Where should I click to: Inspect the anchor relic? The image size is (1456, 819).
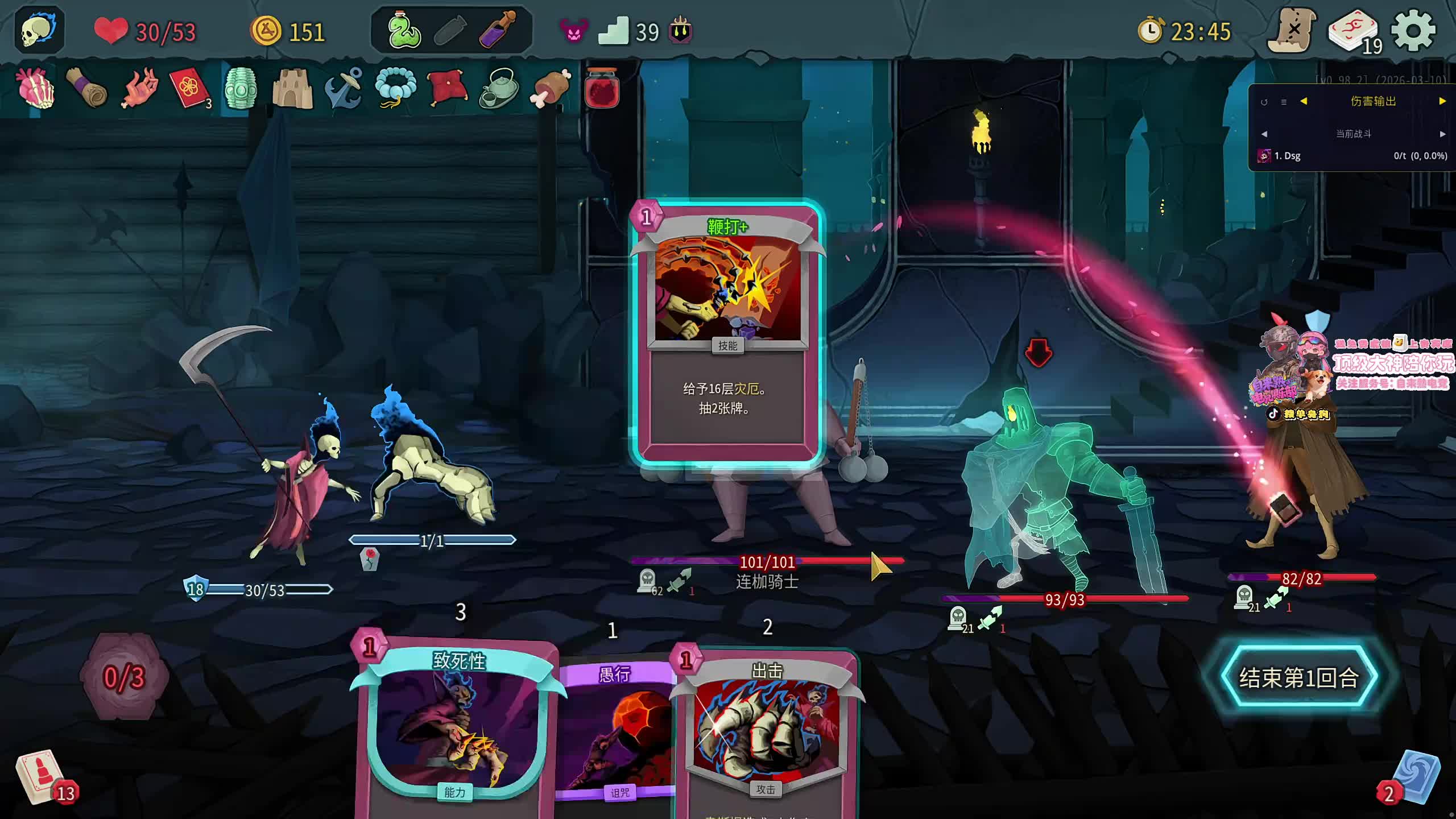[344, 88]
